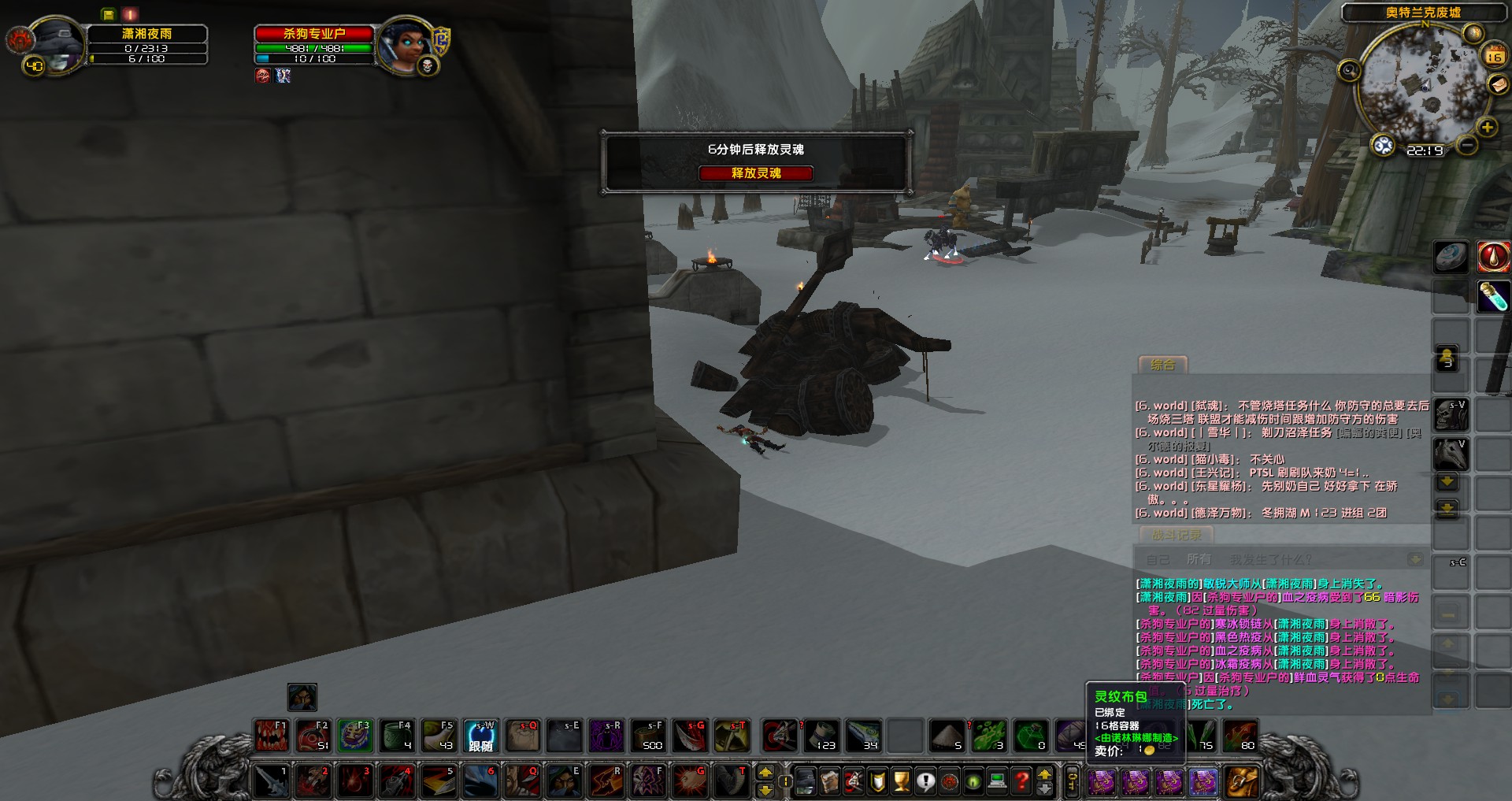Use the green potion in right sidebar
1512x801 pixels.
click(x=1492, y=297)
